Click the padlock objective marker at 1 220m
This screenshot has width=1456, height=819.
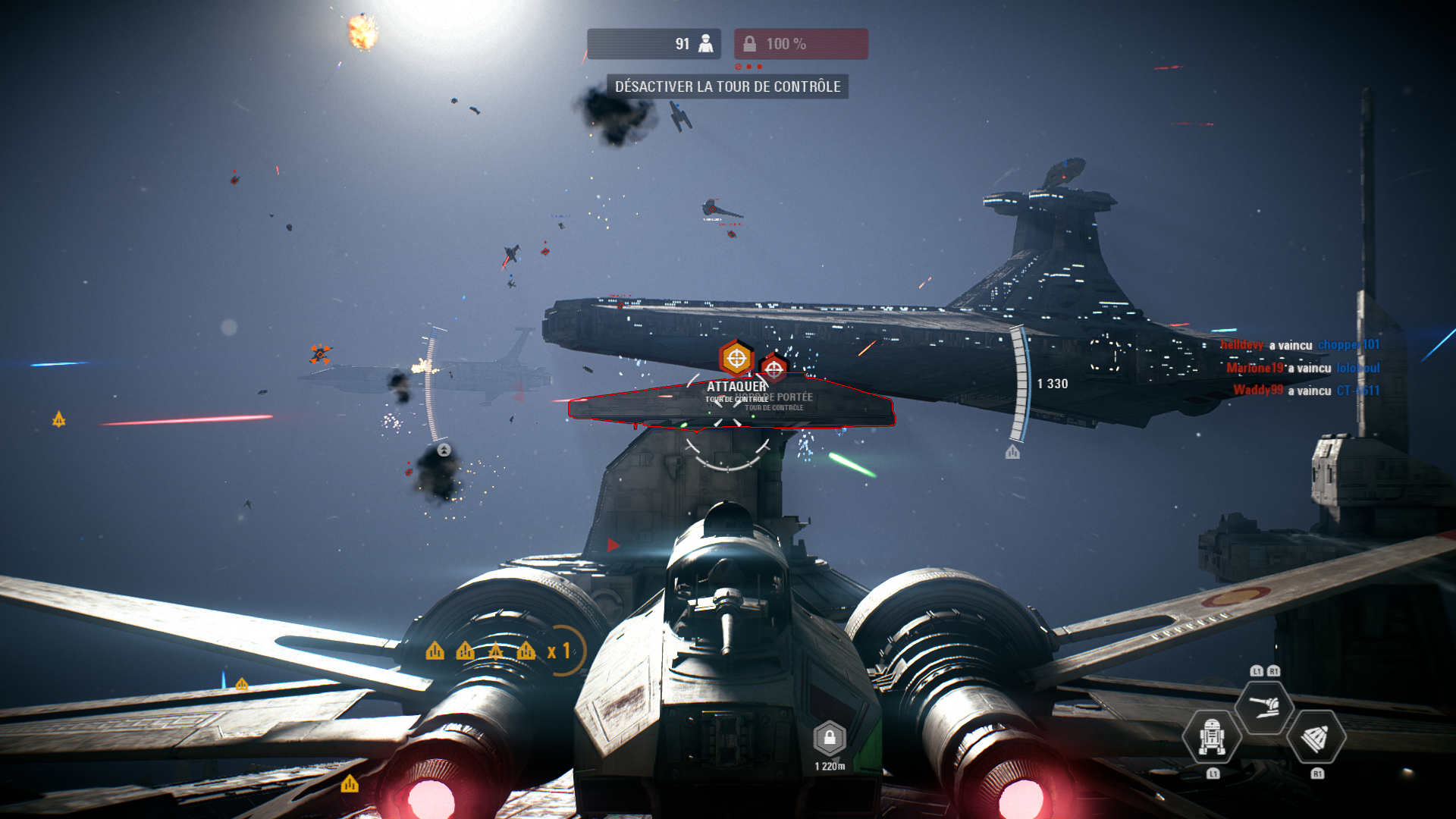coord(830,738)
